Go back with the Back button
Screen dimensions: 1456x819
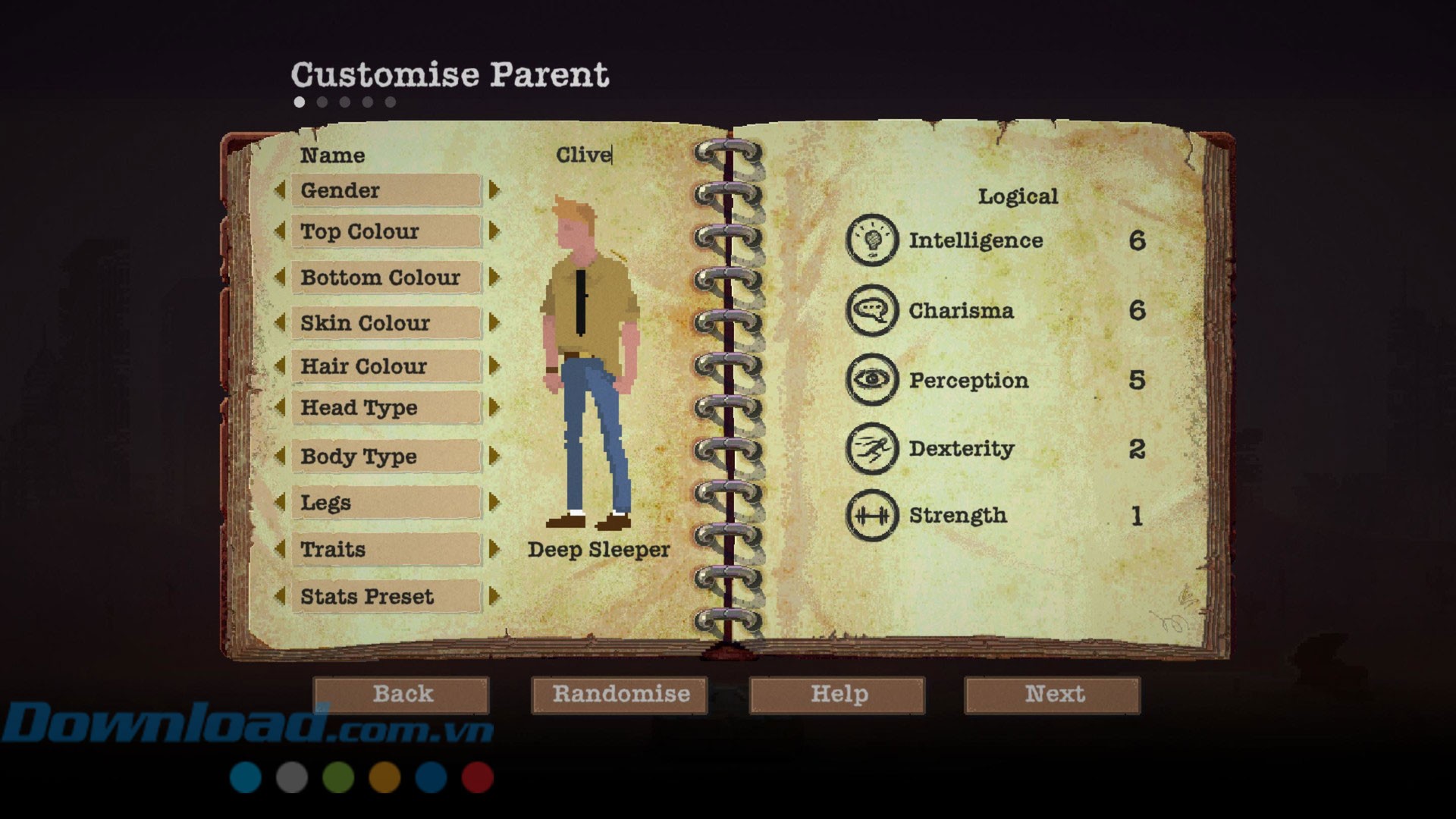pyautogui.click(x=401, y=695)
